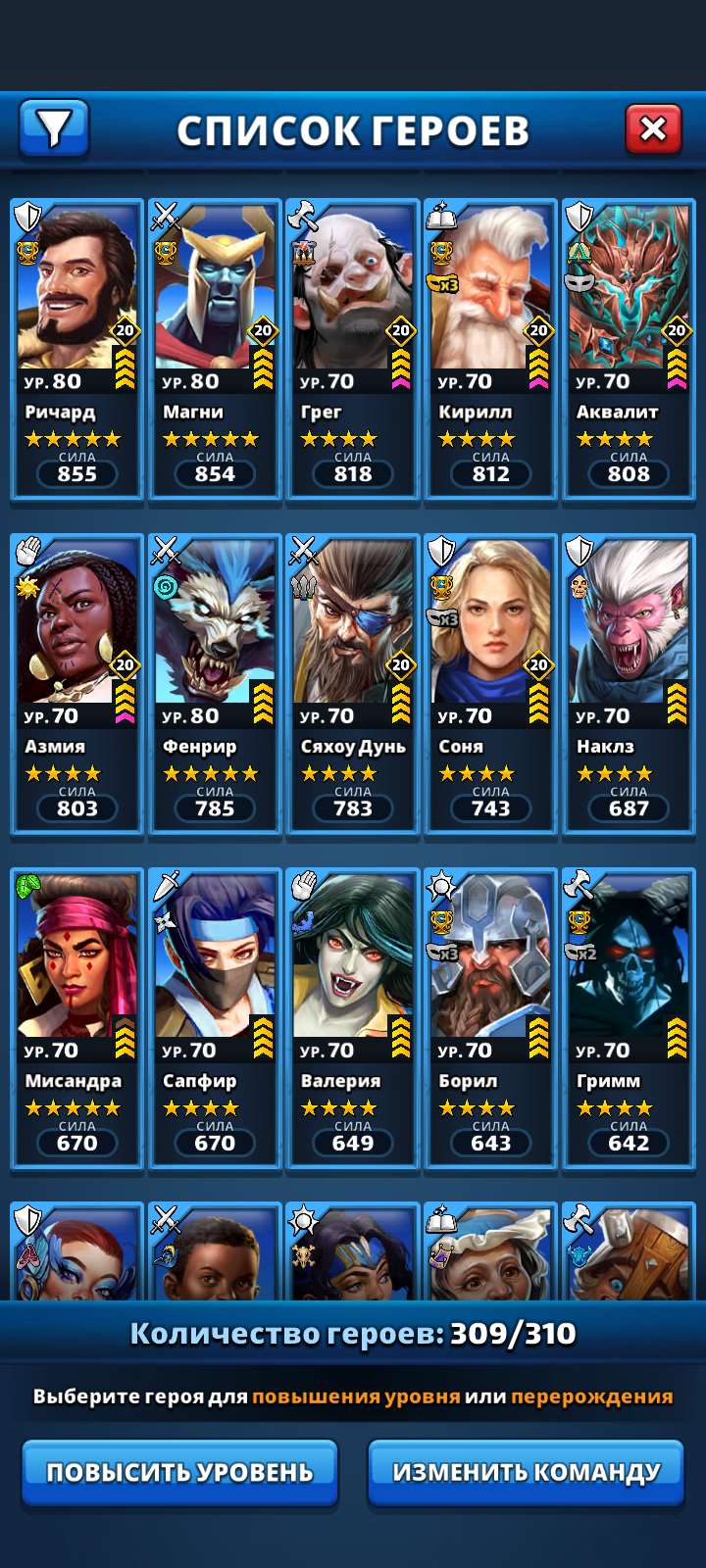
Task: Pick the Сяхоу Дунь hero card
Action: pos(353,683)
